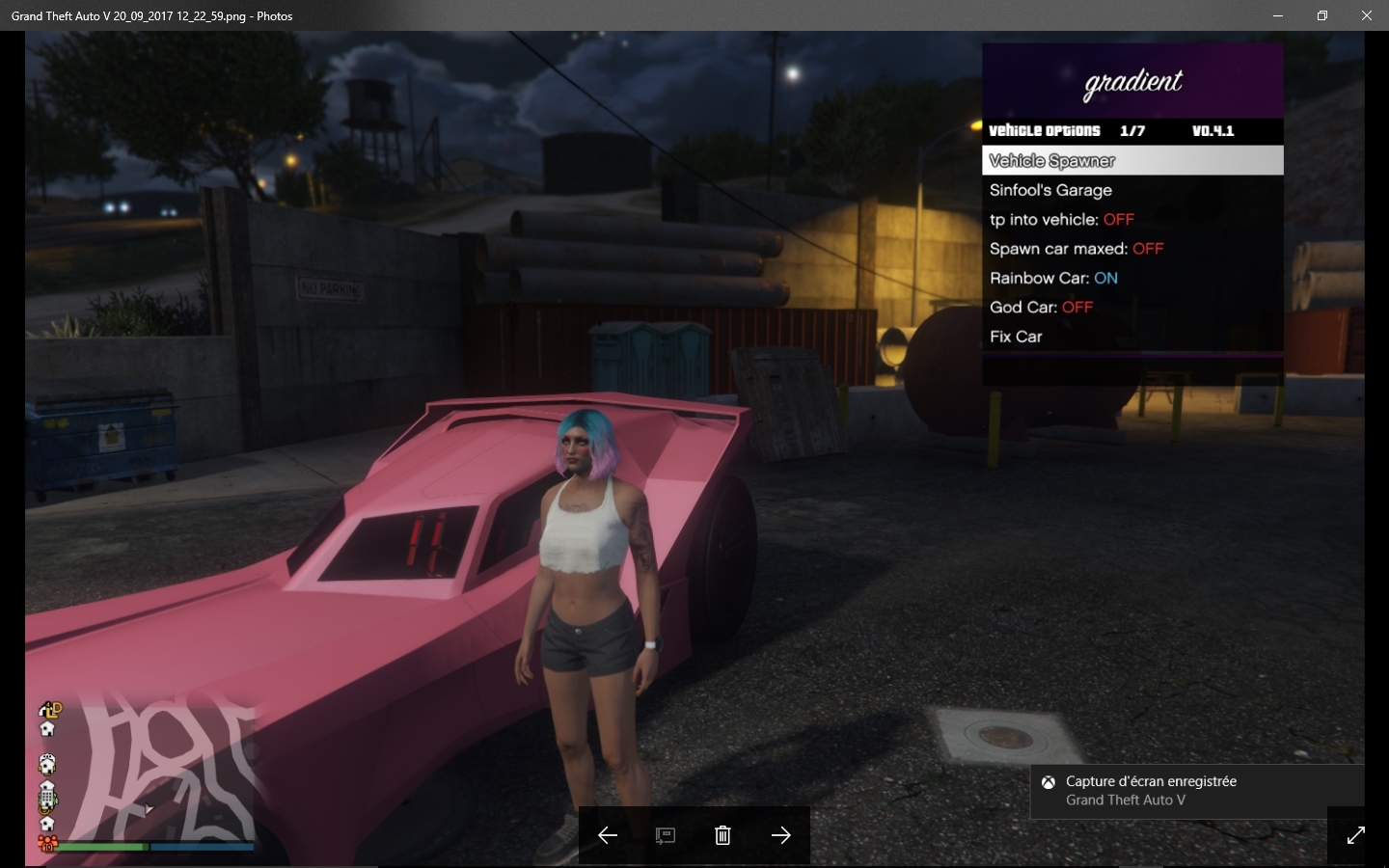
Task: Turn off Rainbow Car setting
Action: coord(1053,278)
